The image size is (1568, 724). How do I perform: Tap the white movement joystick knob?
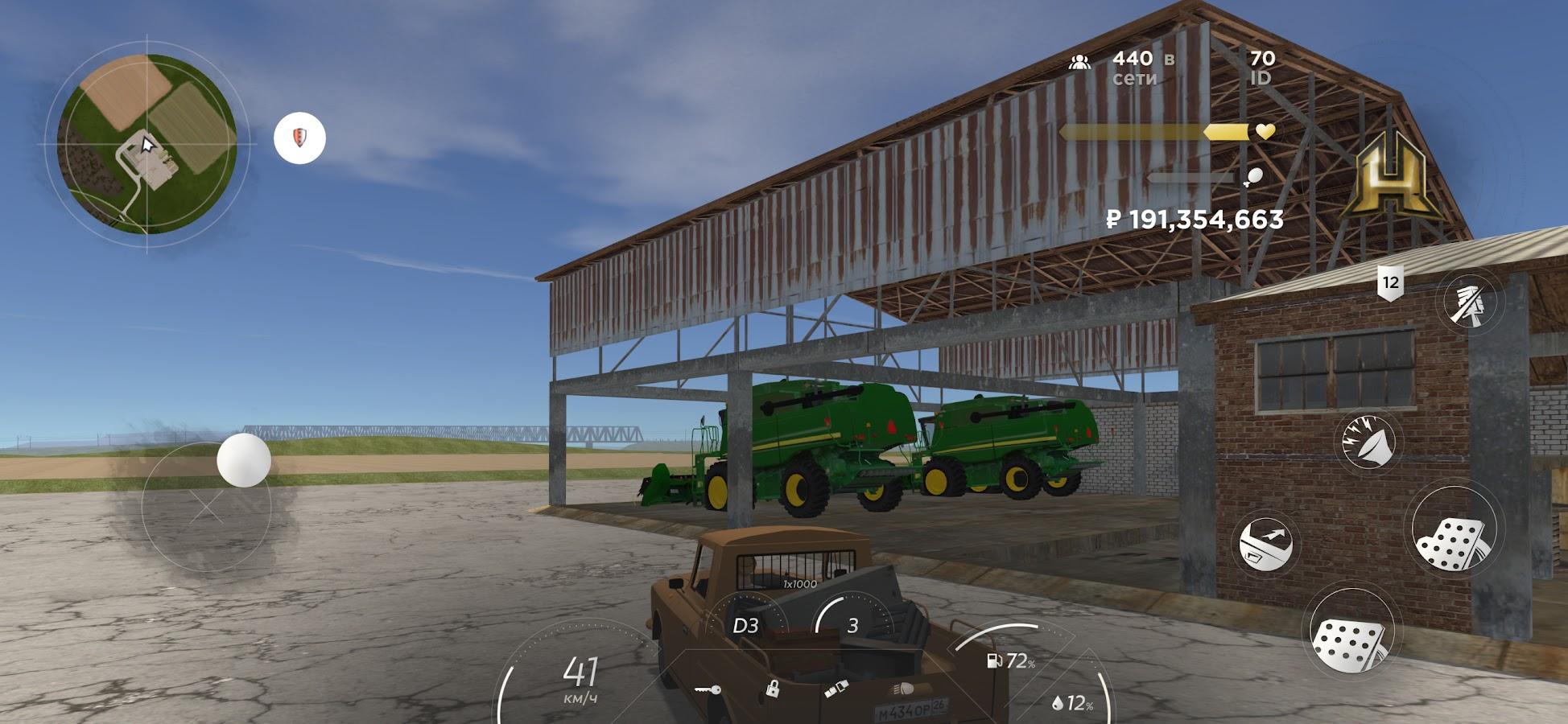tap(243, 460)
